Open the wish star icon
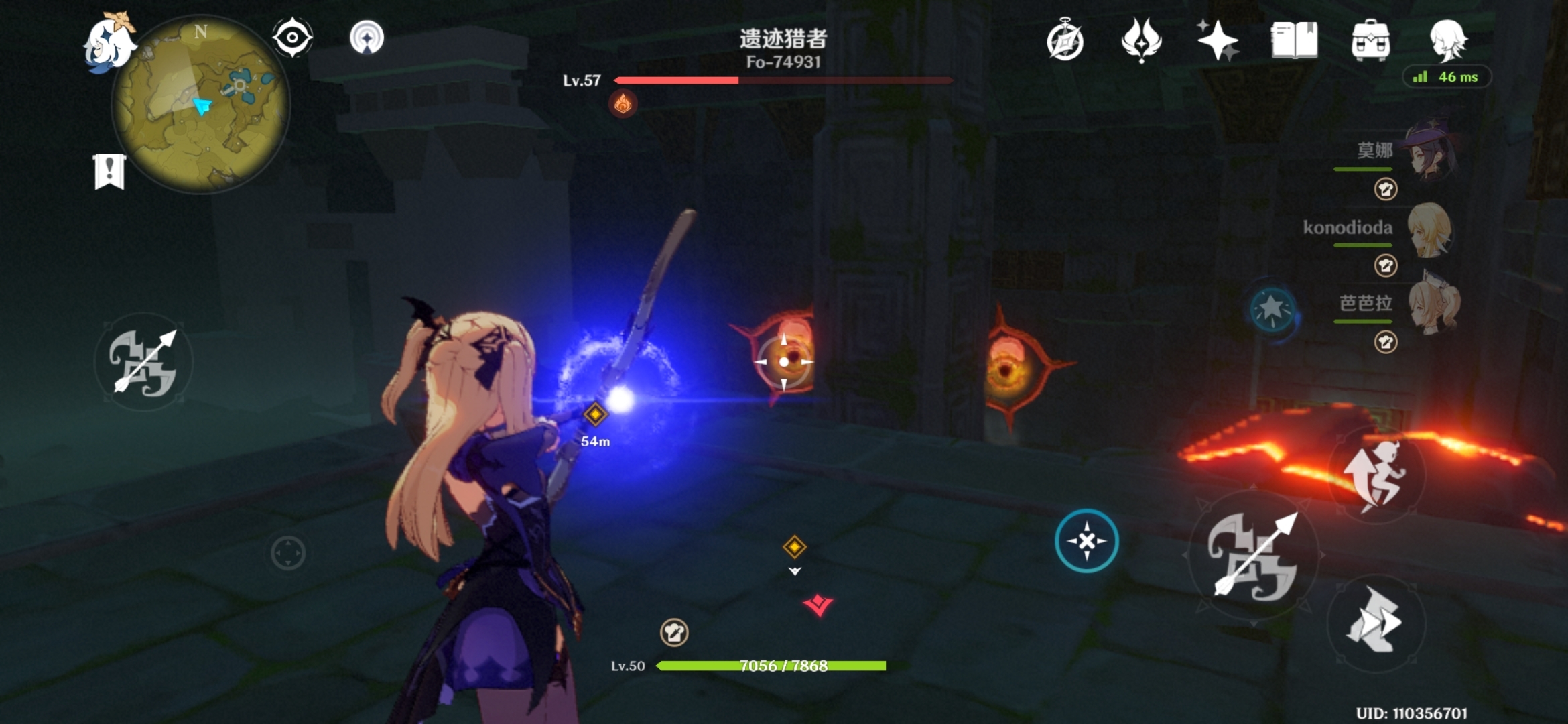This screenshot has height=724, width=1568. click(1218, 40)
